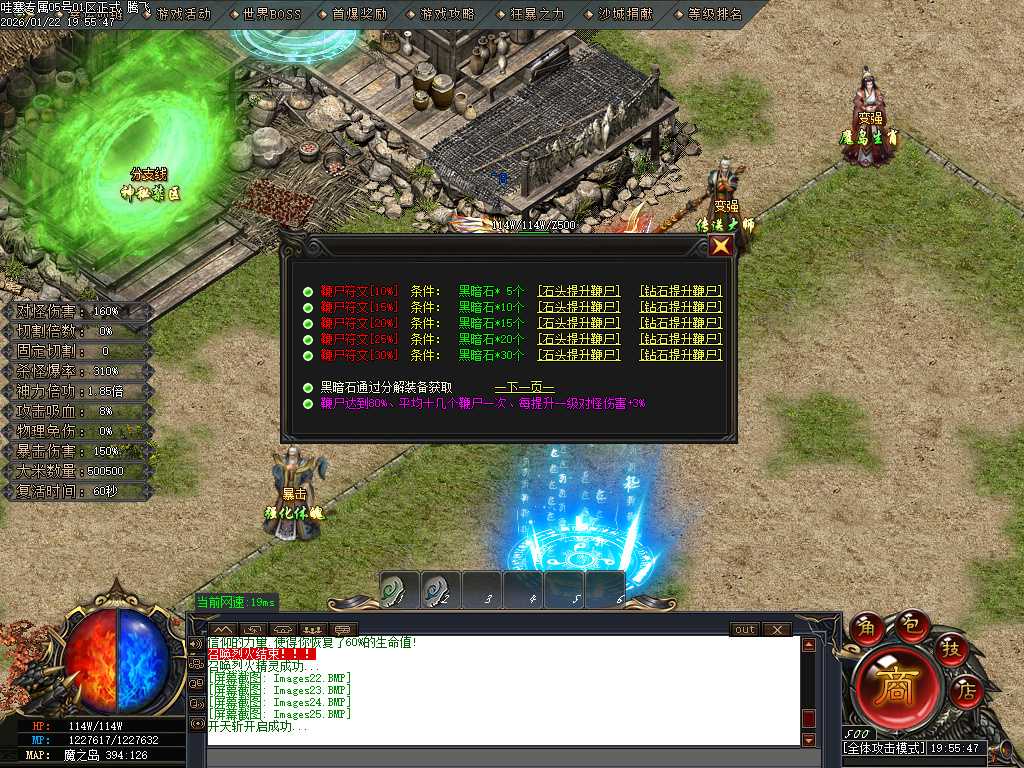Open the 游戏活动 menu
Image resolution: width=1024 pixels, height=768 pixels.
tap(183, 14)
